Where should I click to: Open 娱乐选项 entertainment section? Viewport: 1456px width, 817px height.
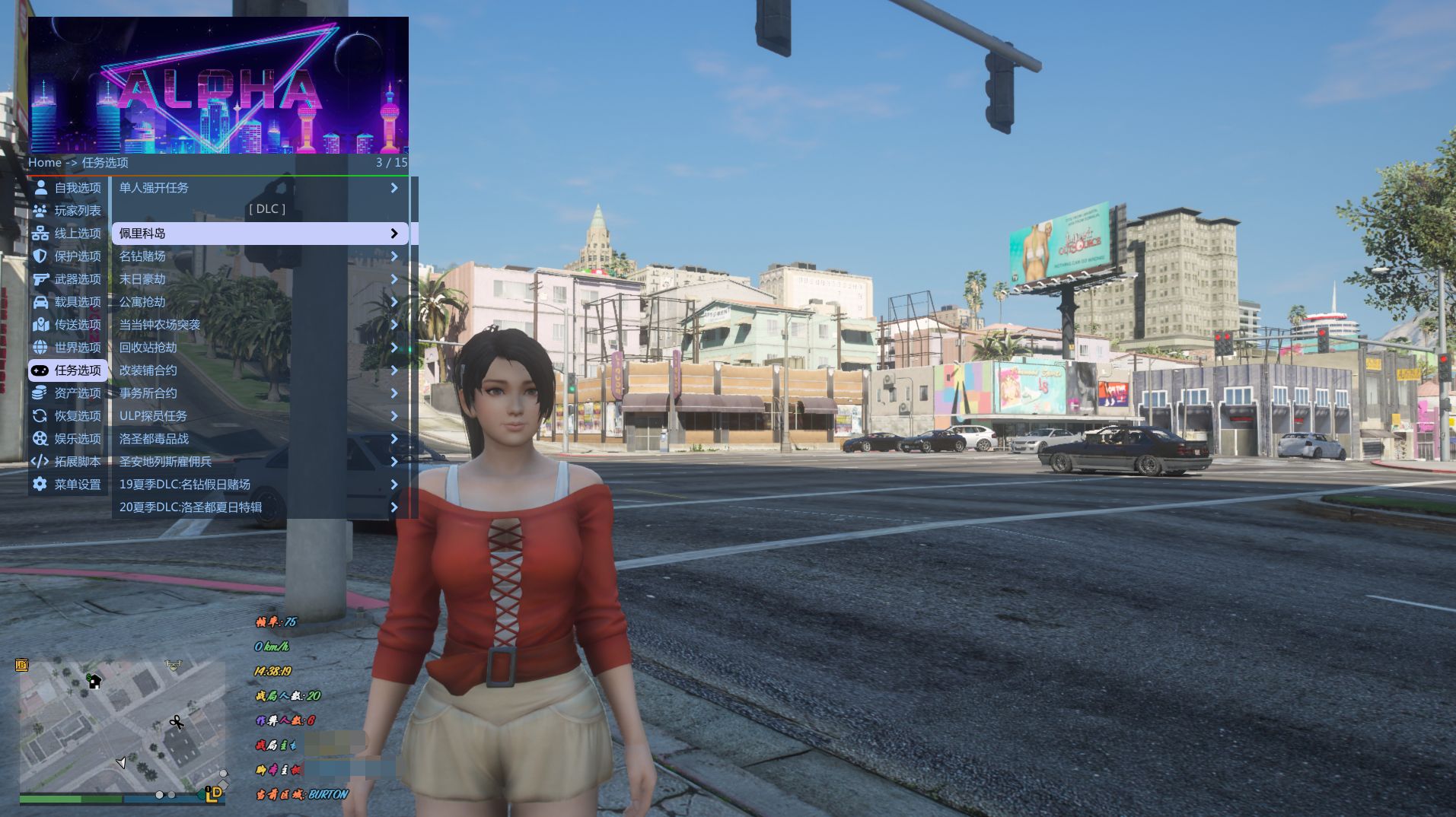tap(68, 439)
